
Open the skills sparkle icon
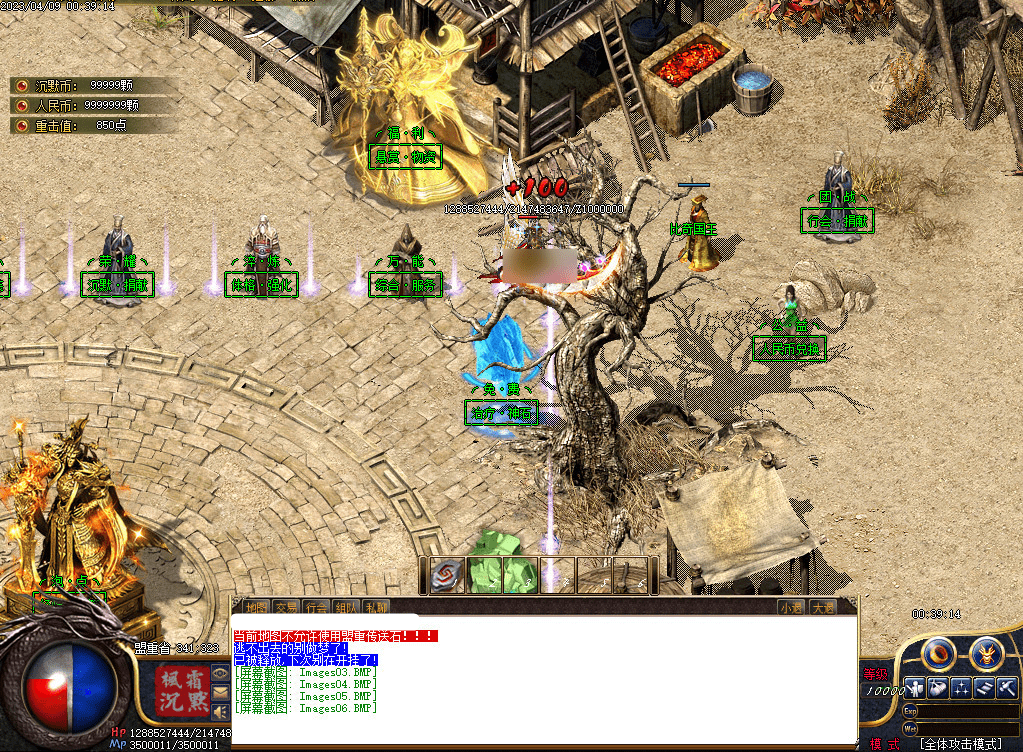coord(961,688)
